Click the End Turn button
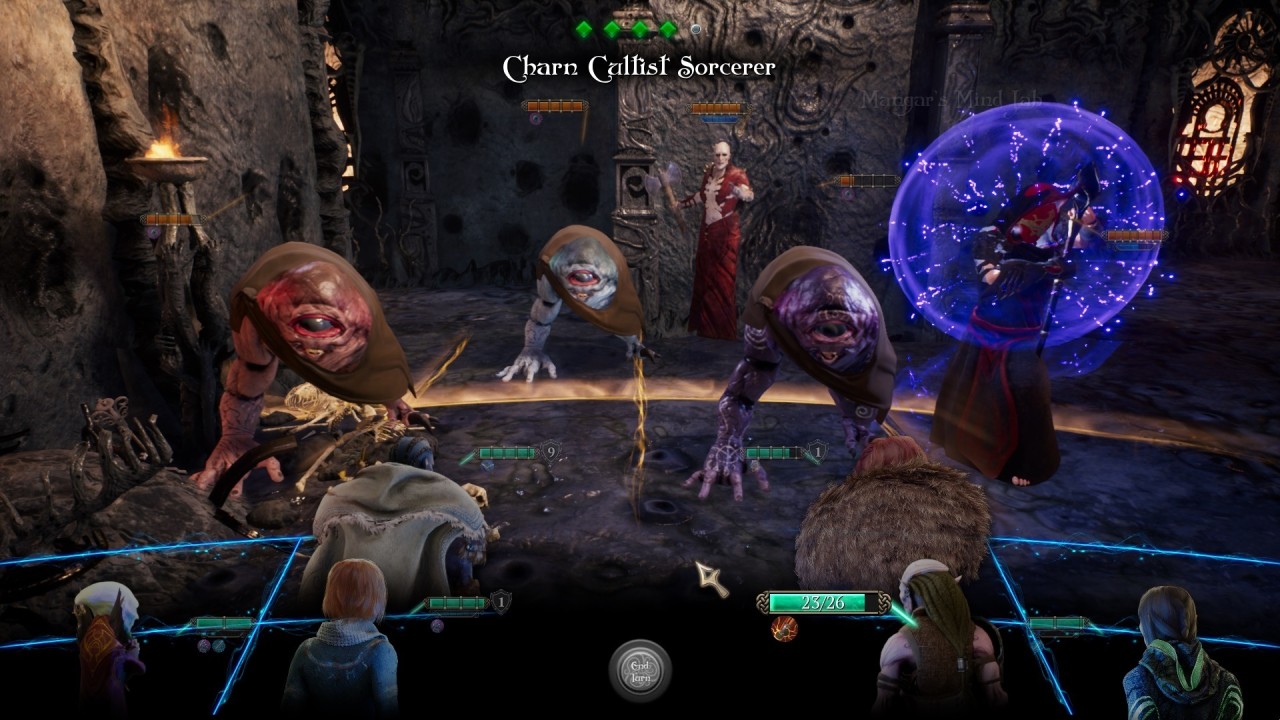Screen dimensions: 1280x720 [x=640, y=669]
